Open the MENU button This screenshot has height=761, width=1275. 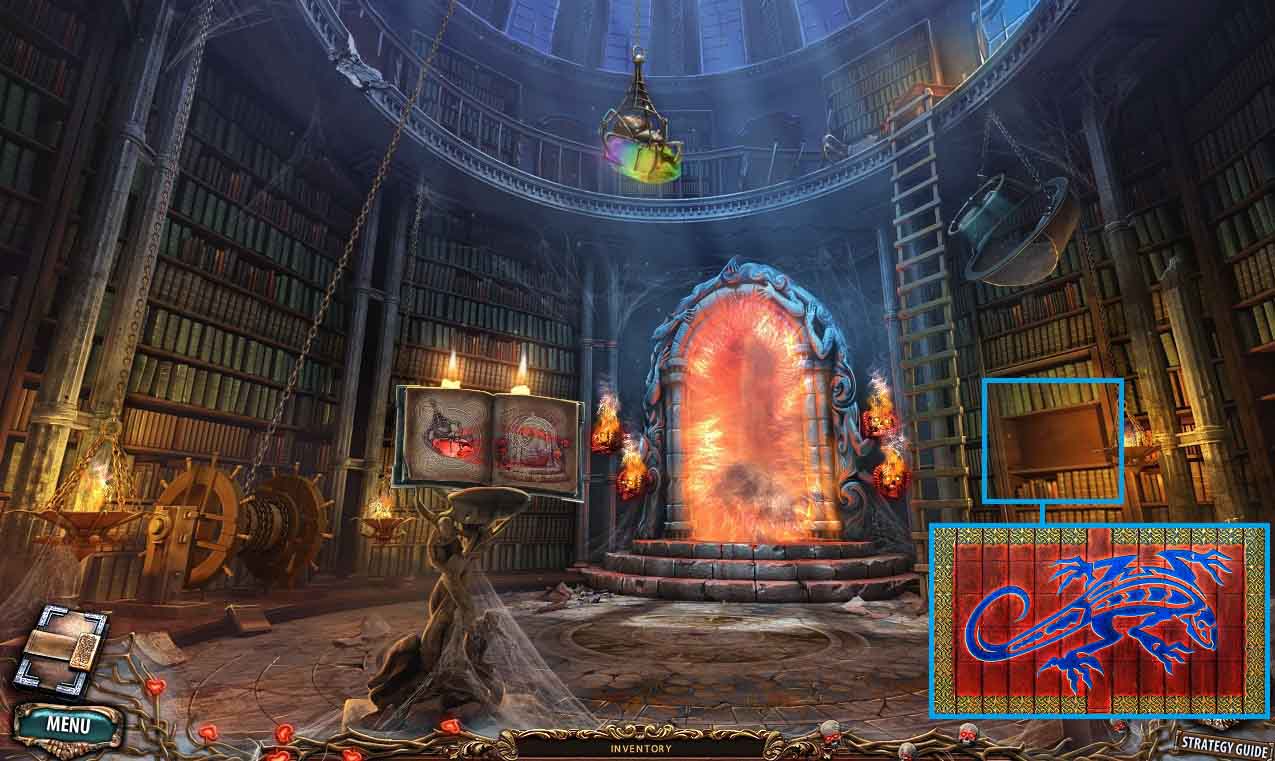(67, 724)
